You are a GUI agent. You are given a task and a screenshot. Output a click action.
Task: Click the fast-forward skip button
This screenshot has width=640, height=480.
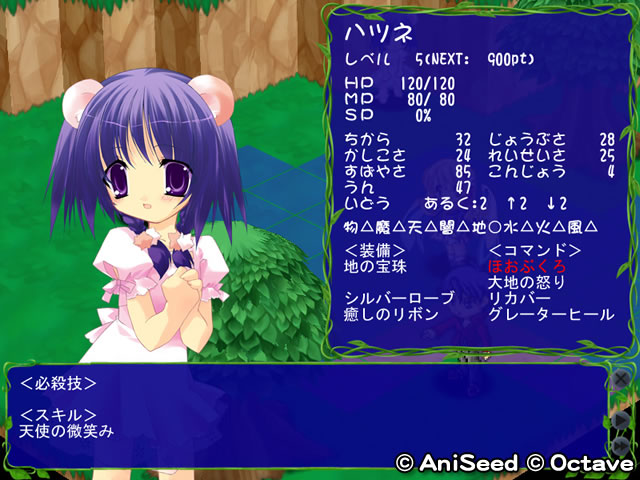tap(620, 441)
